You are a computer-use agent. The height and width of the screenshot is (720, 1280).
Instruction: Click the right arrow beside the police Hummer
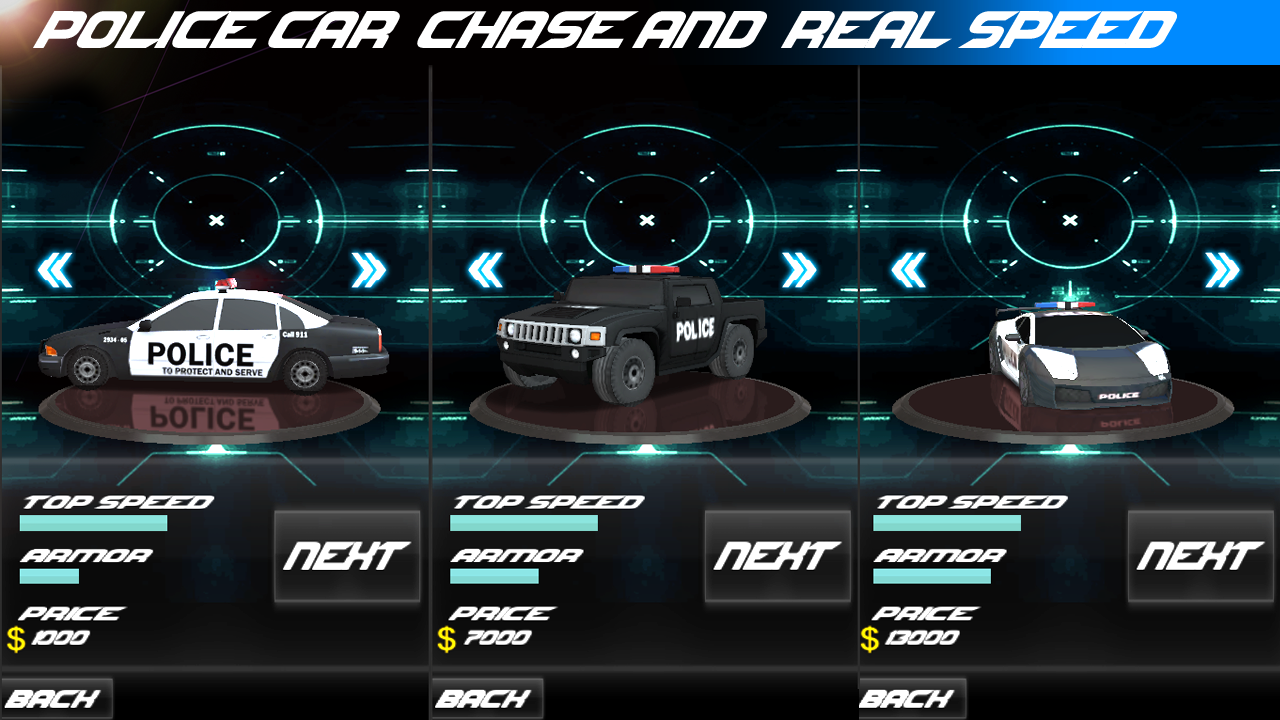[798, 270]
